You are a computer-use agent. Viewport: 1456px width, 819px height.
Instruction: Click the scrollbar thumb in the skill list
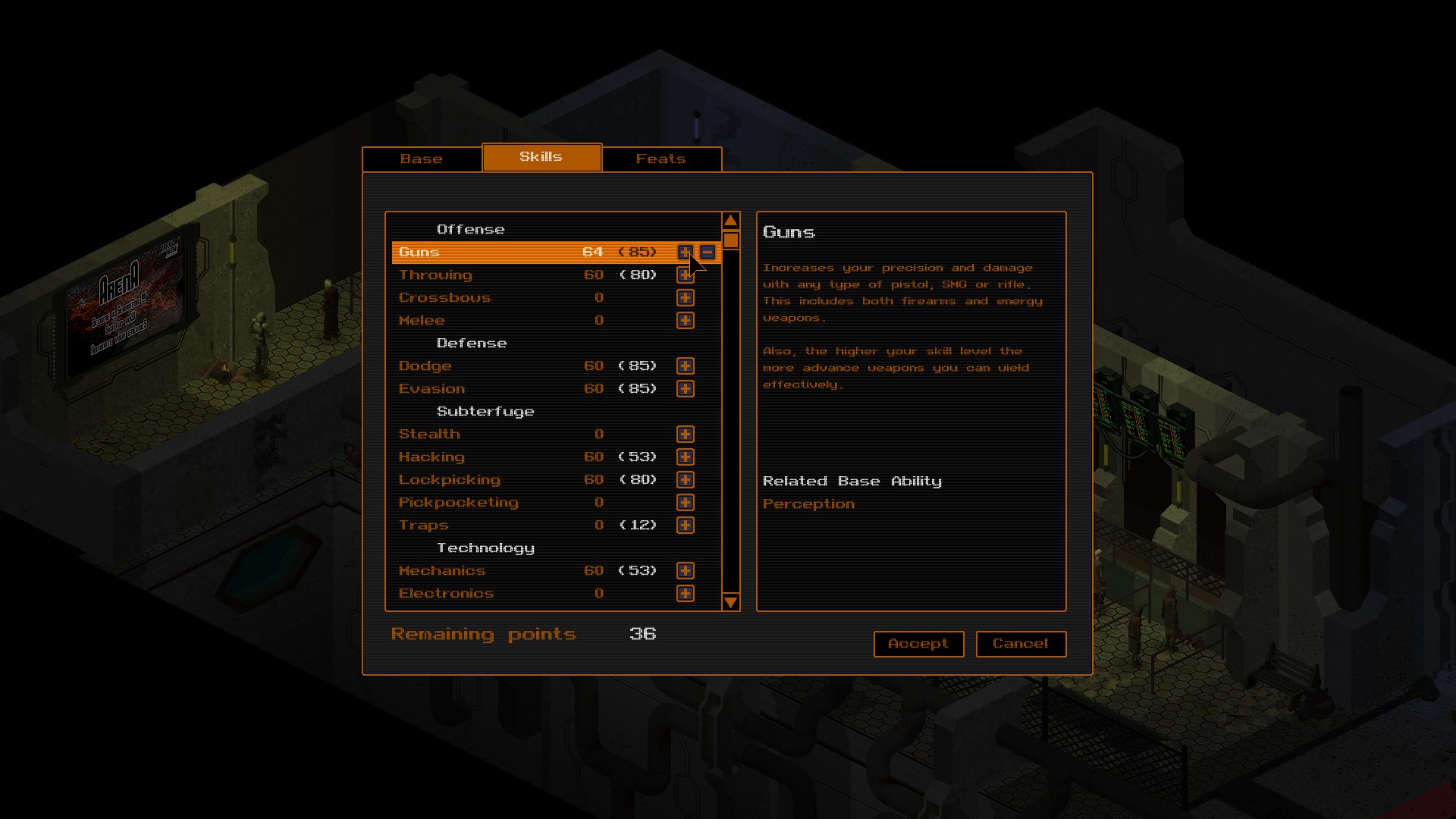[x=730, y=241]
